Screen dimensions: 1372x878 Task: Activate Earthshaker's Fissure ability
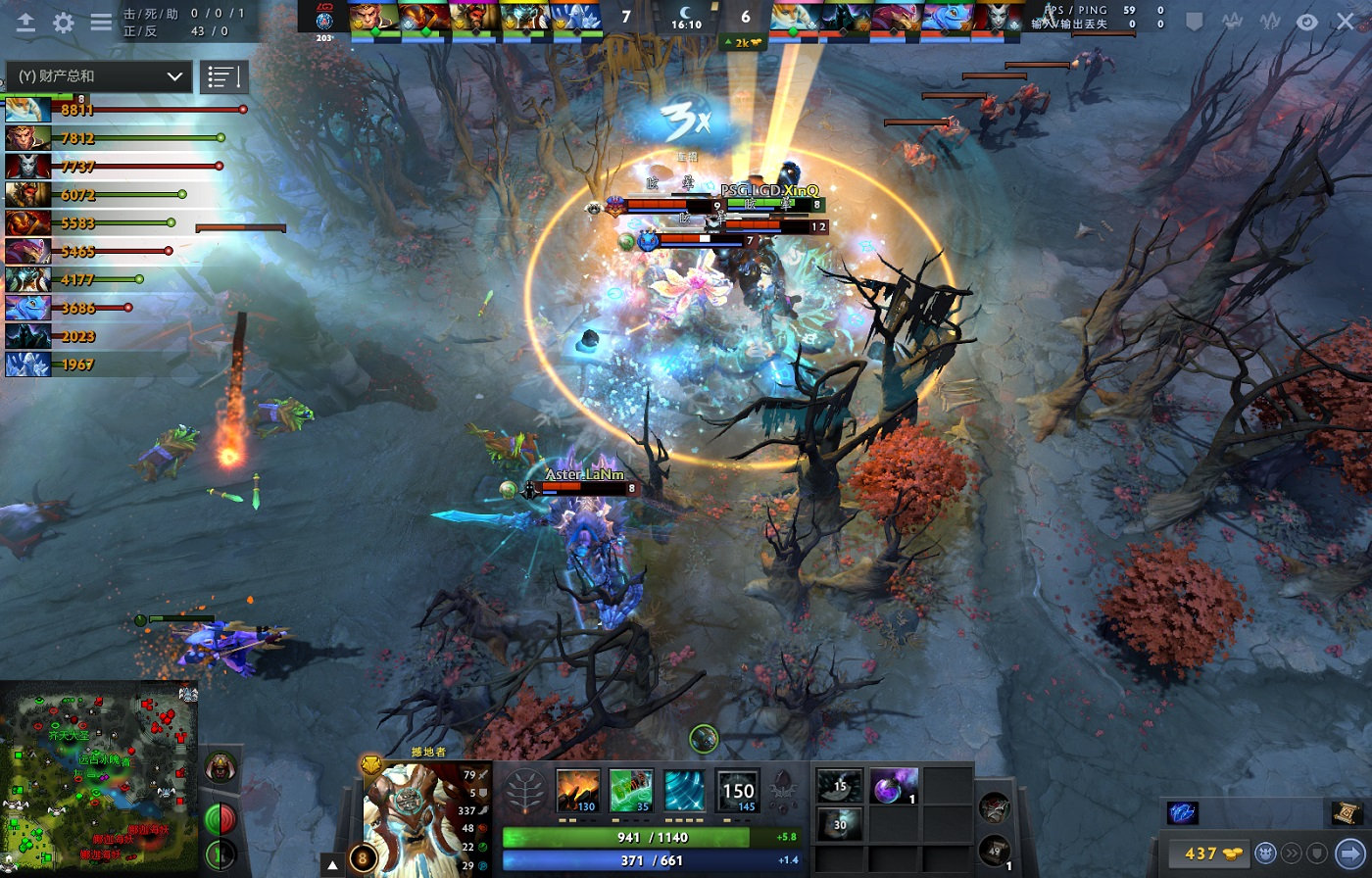tap(577, 790)
